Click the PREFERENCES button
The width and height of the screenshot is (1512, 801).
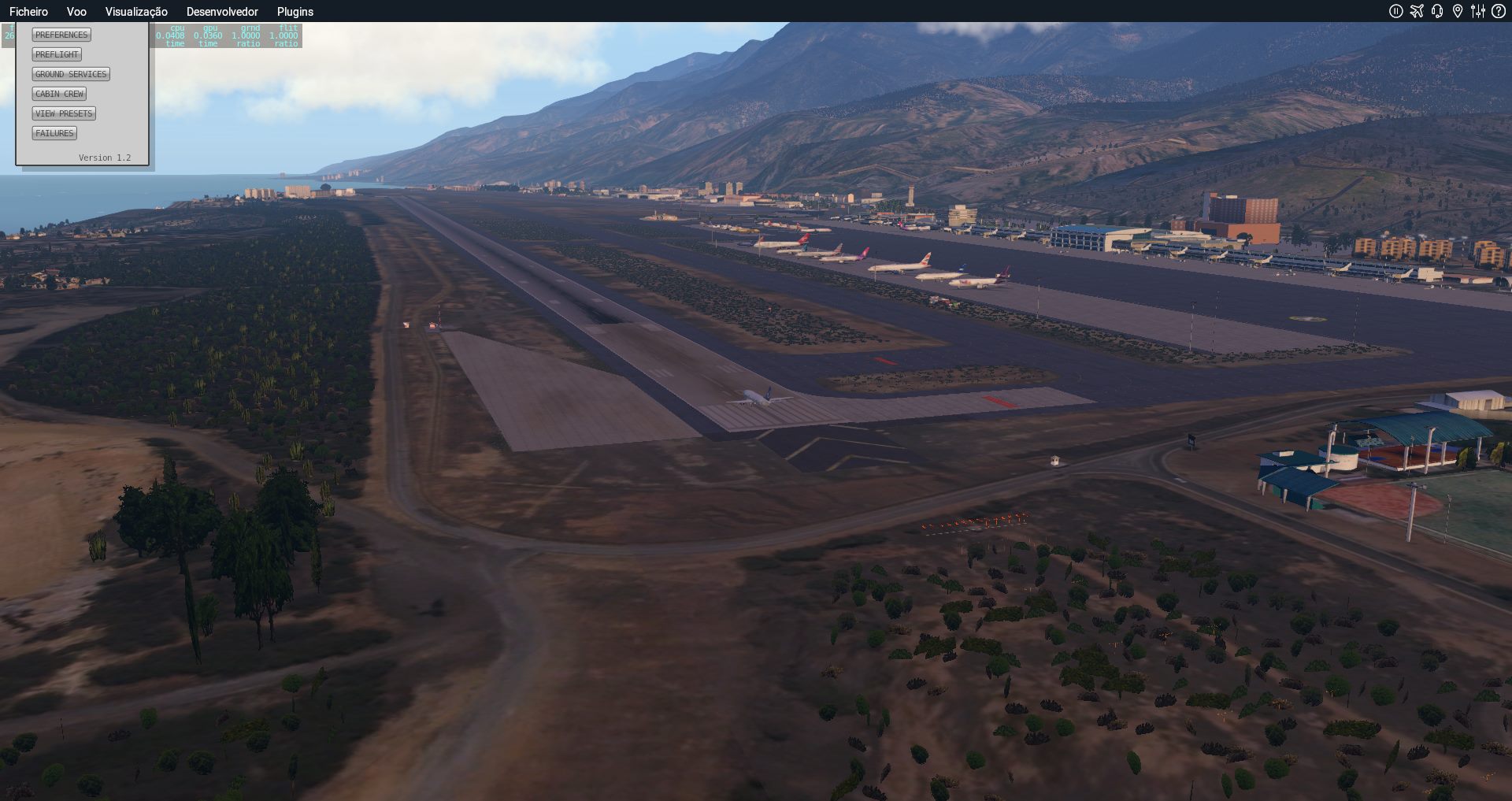[x=61, y=35]
